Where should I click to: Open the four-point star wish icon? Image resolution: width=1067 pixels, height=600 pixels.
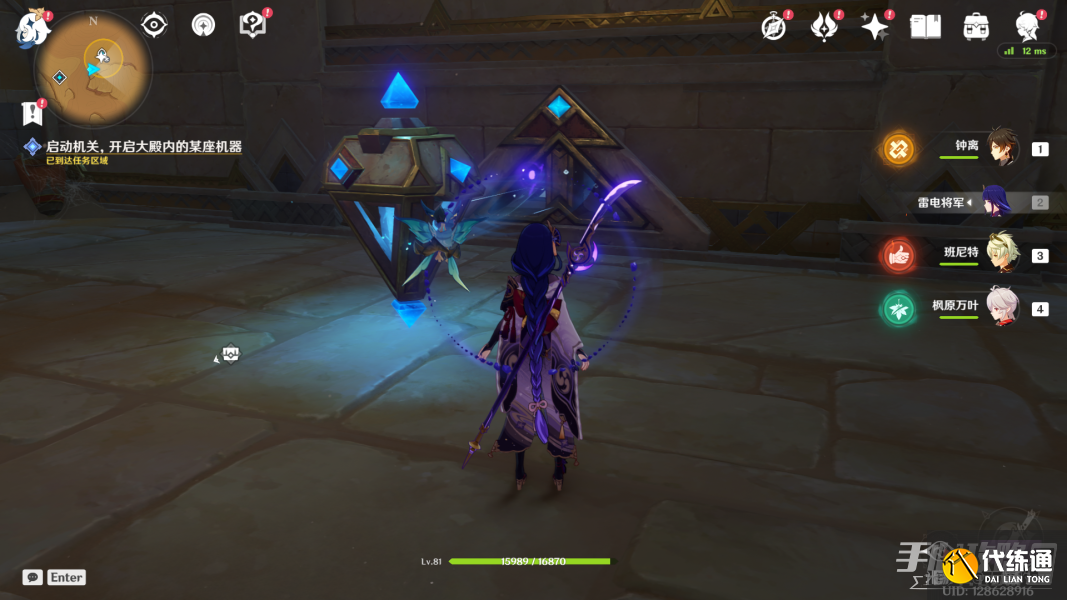point(875,27)
